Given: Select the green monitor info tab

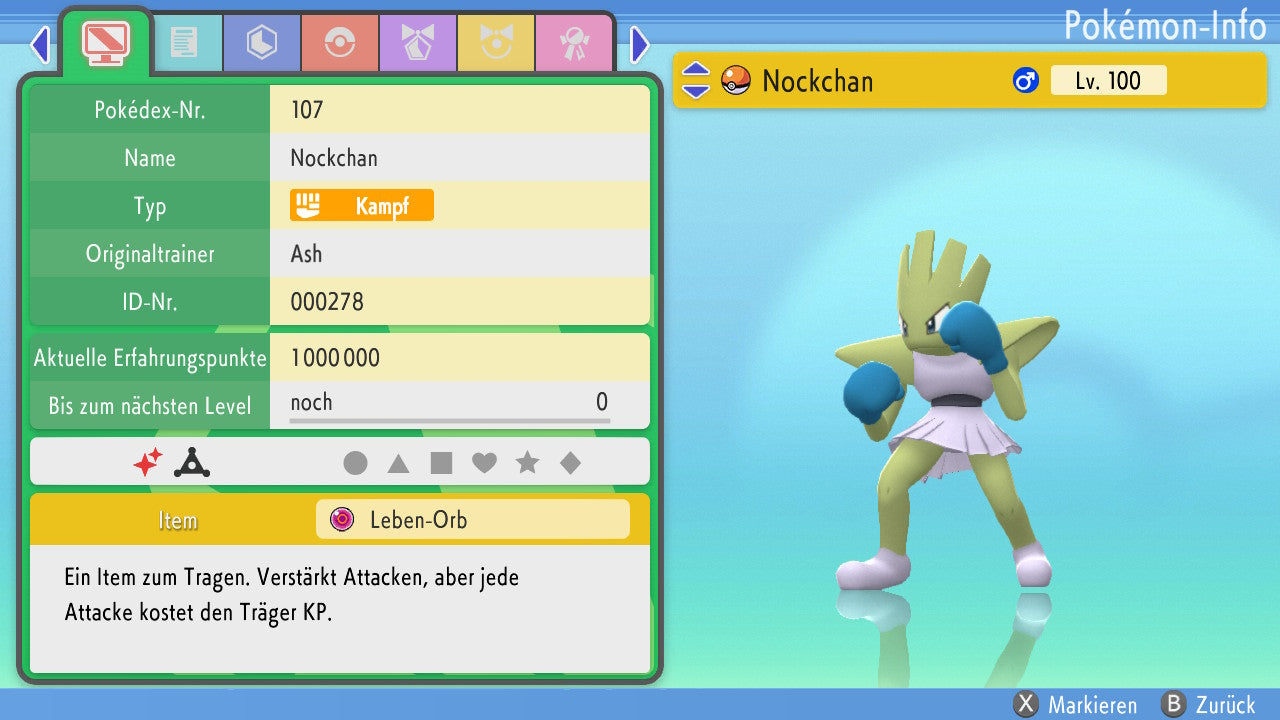Looking at the screenshot, I should coord(105,41).
